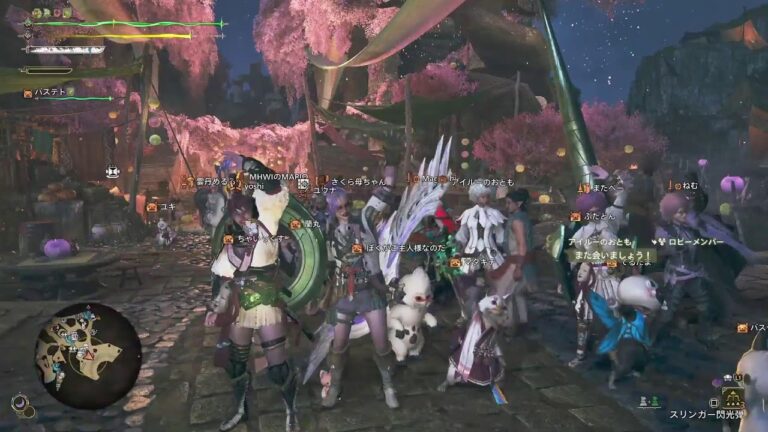This screenshot has width=768, height=432.
Task: Click the ふたとん player name tag
Action: point(599,214)
